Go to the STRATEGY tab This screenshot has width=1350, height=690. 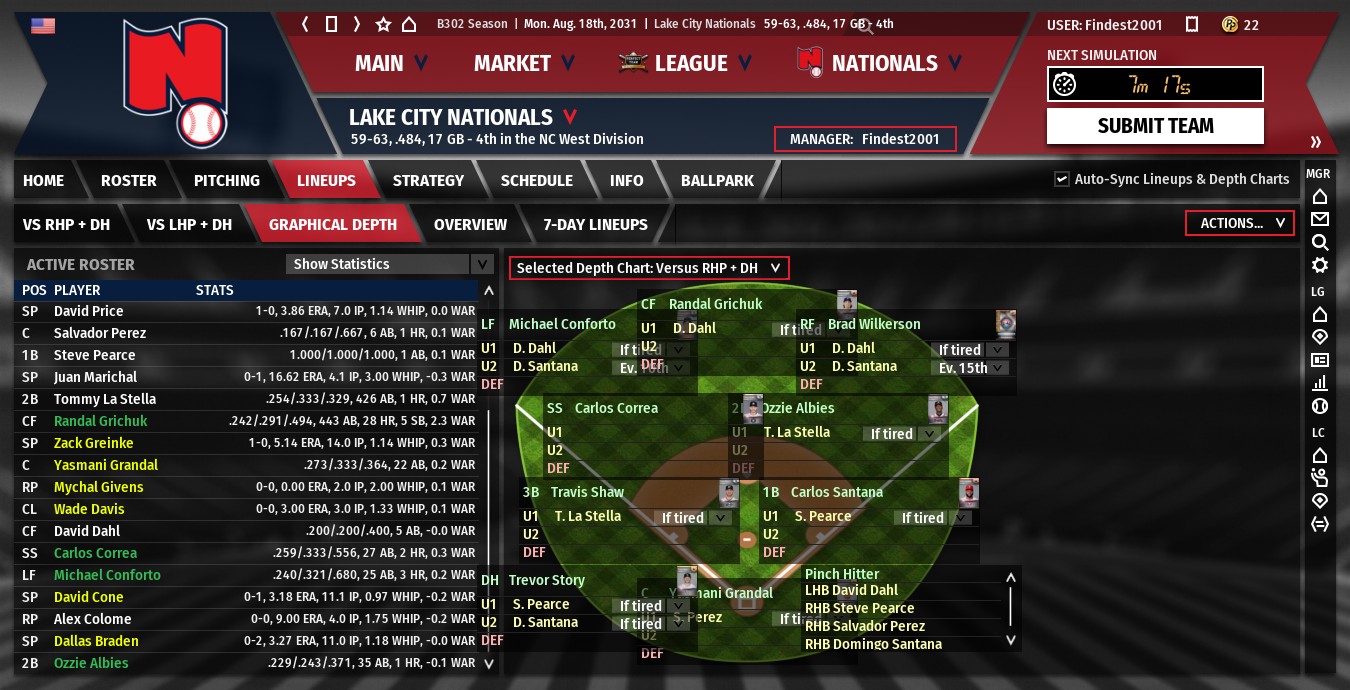coord(428,181)
